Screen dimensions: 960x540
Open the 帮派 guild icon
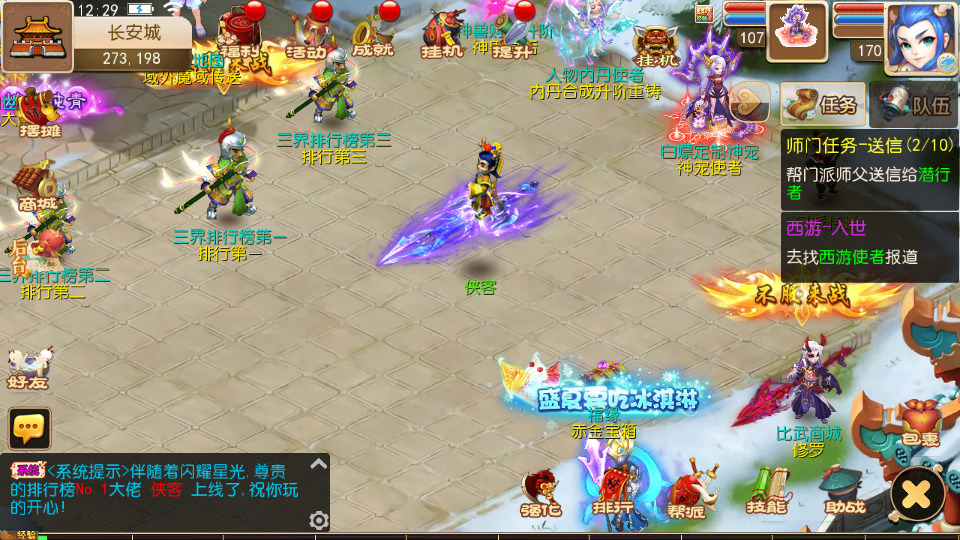(x=687, y=492)
